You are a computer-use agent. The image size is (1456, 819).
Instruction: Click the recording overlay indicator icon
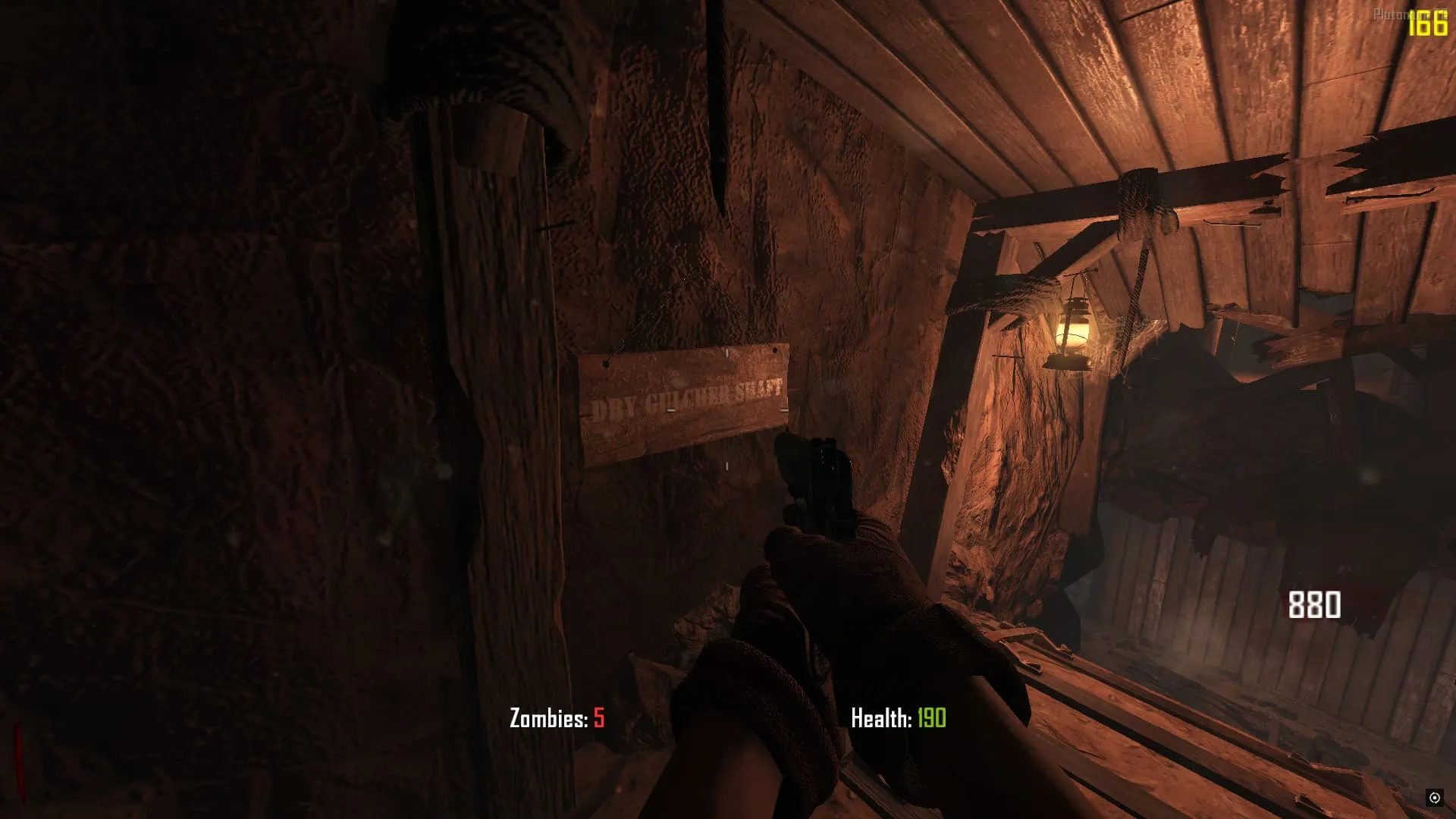click(x=1434, y=797)
